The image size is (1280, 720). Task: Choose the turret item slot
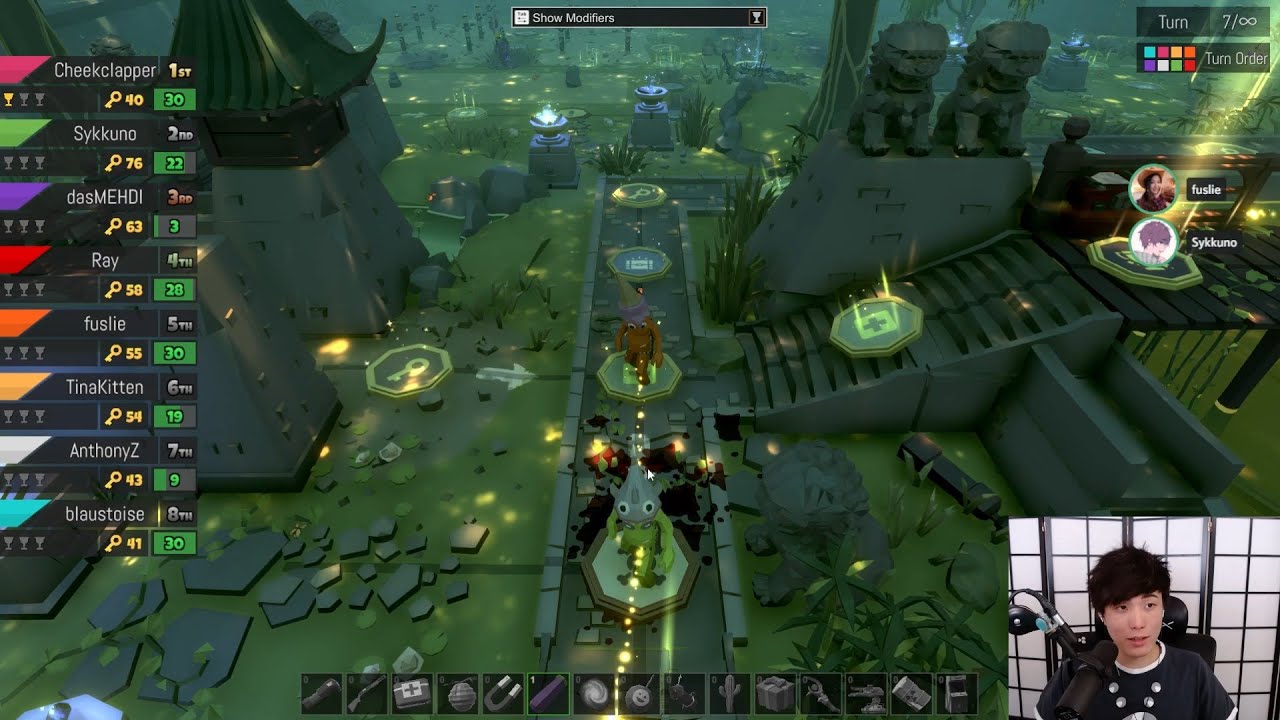pyautogui.click(x=866, y=693)
